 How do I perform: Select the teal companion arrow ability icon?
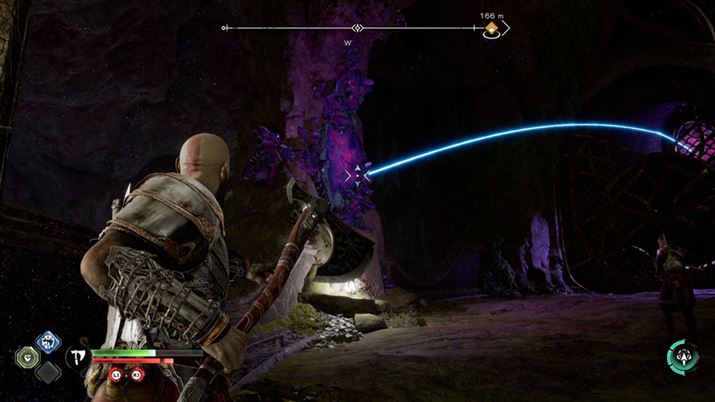(683, 355)
